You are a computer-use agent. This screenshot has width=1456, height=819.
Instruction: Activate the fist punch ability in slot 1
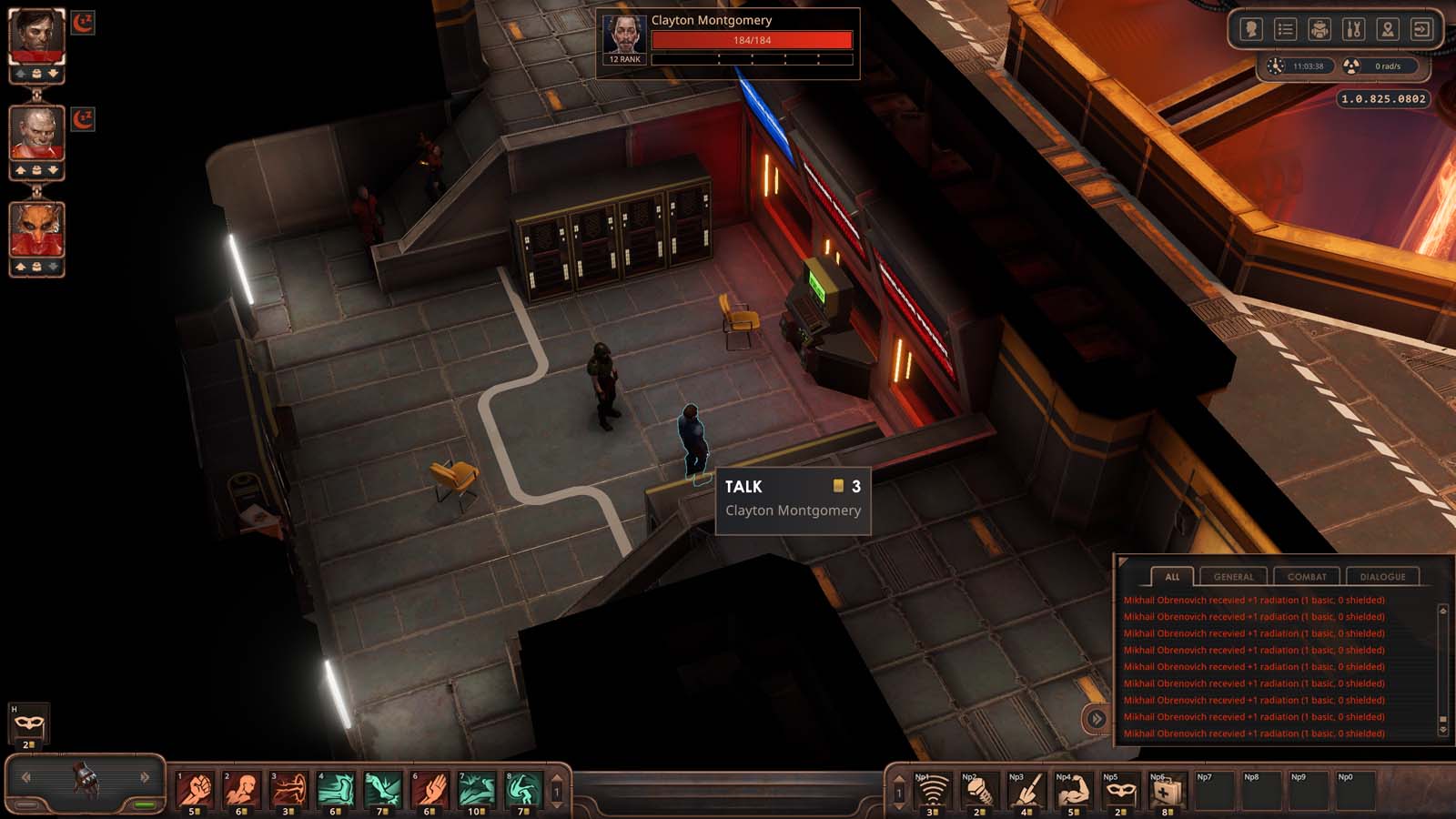tap(196, 789)
